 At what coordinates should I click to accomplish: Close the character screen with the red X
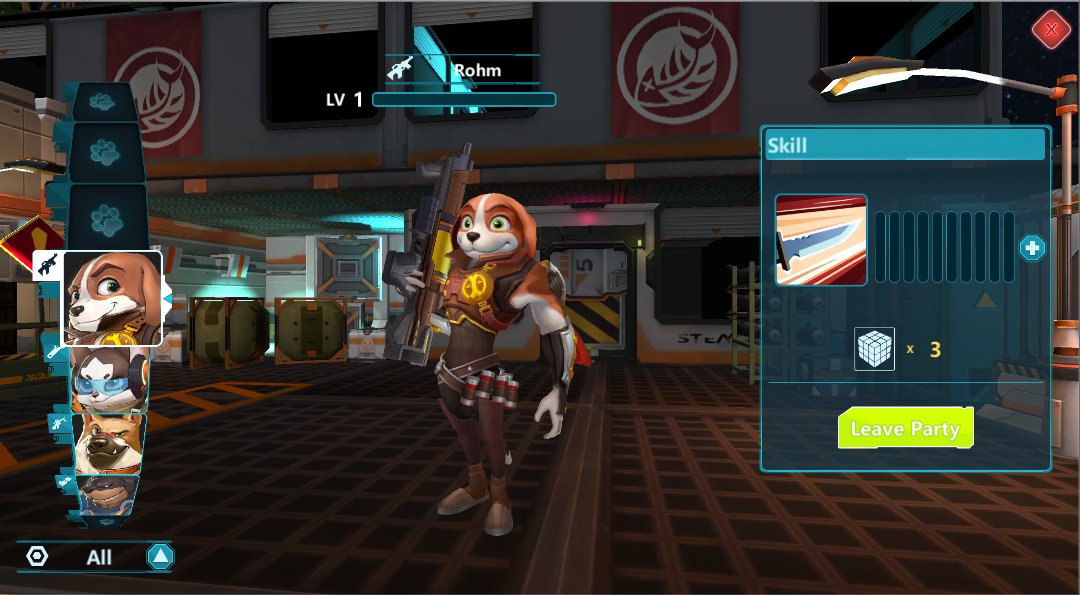[1051, 30]
